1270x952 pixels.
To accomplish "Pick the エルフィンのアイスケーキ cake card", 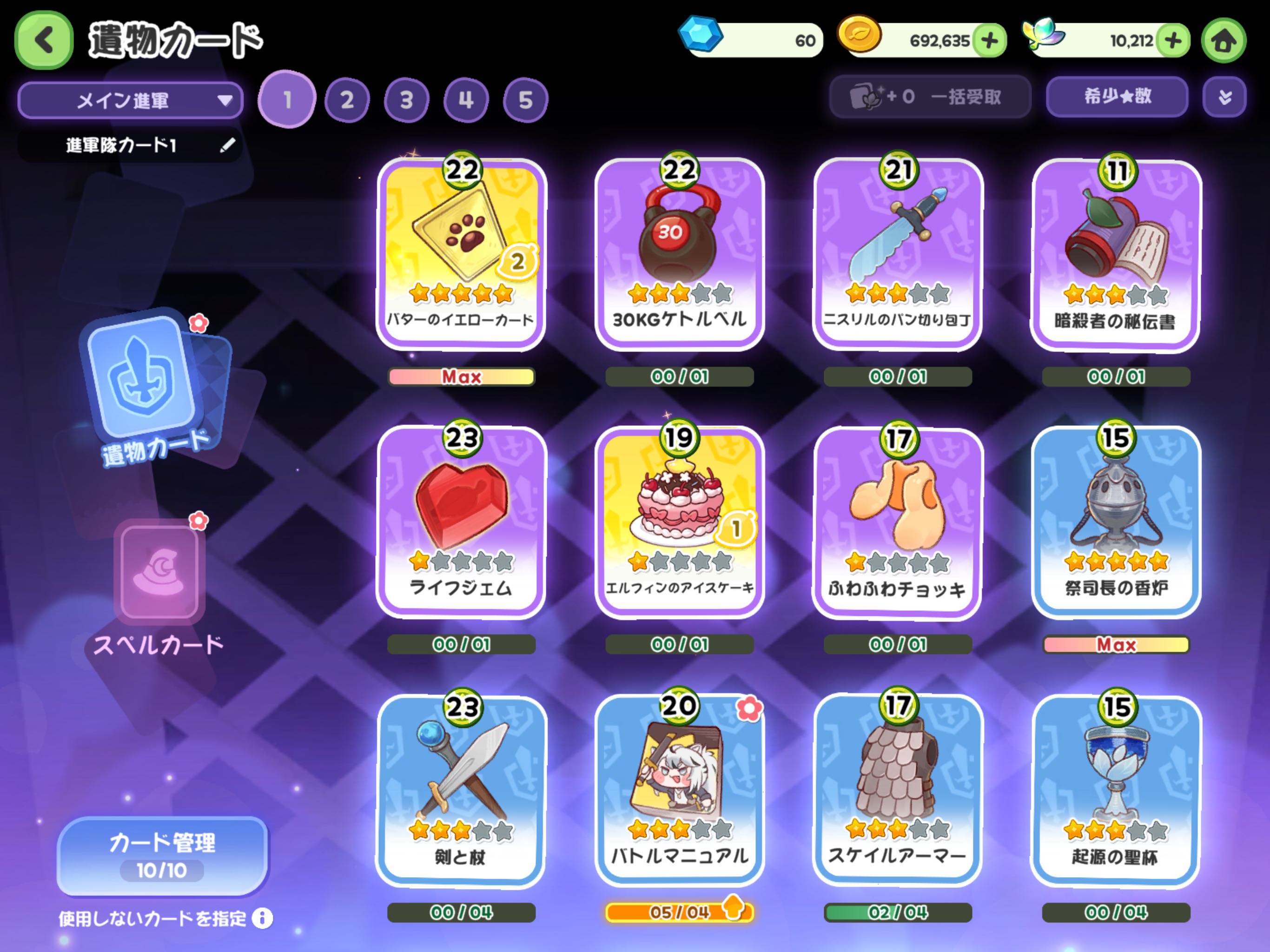I will pyautogui.click(x=679, y=521).
